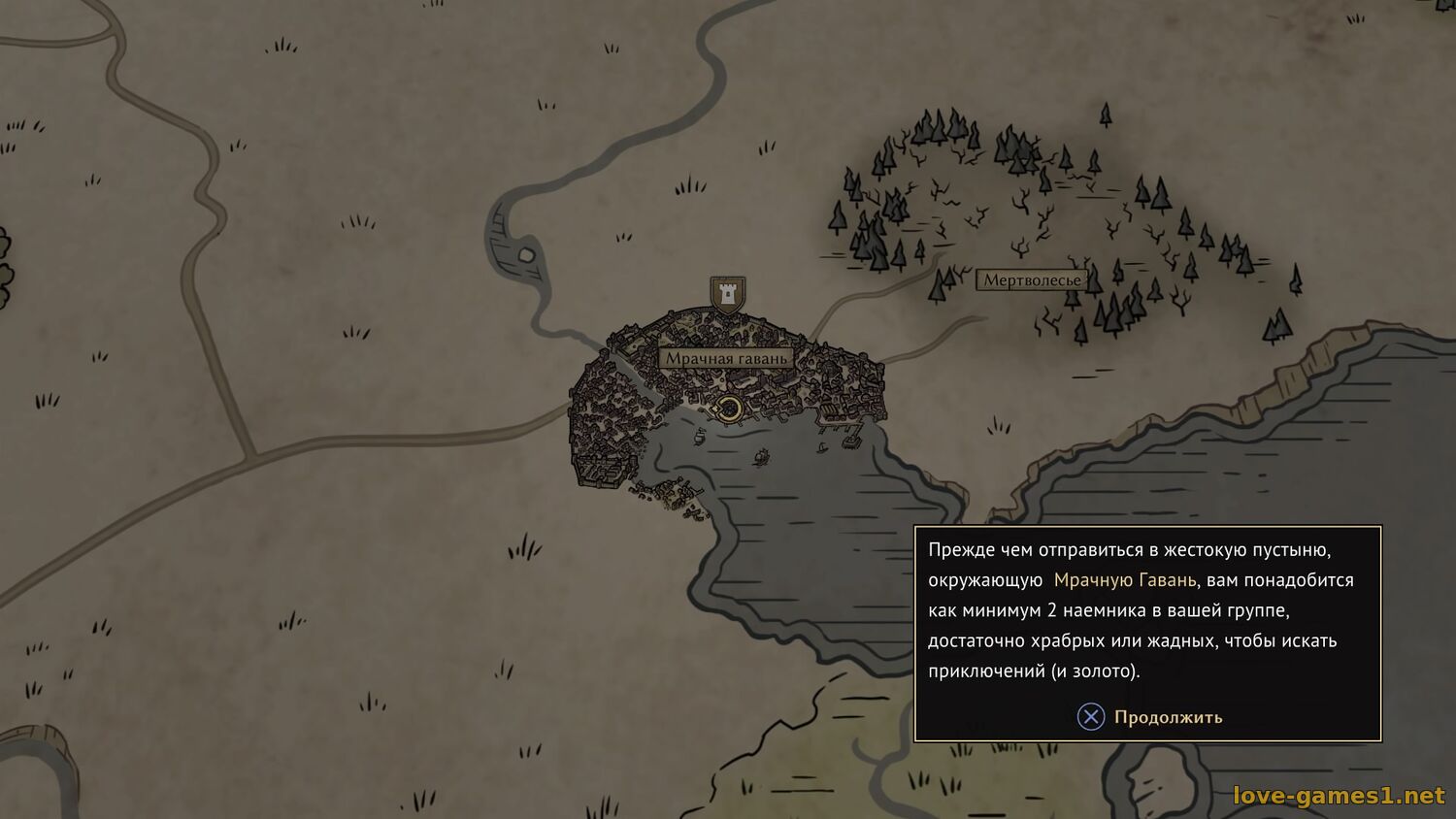The height and width of the screenshot is (819, 1456).
Task: Select the Мертволесье forest location label
Action: pos(1032,280)
